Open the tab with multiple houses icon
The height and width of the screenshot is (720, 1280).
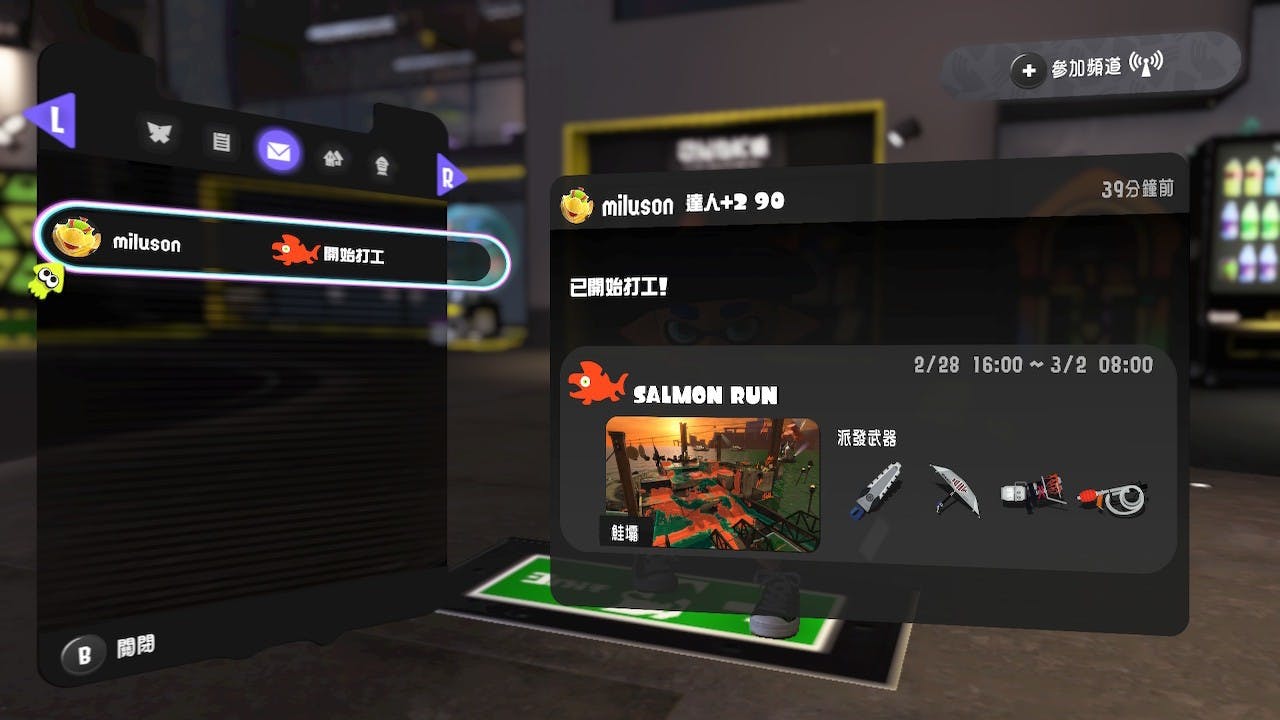[333, 158]
